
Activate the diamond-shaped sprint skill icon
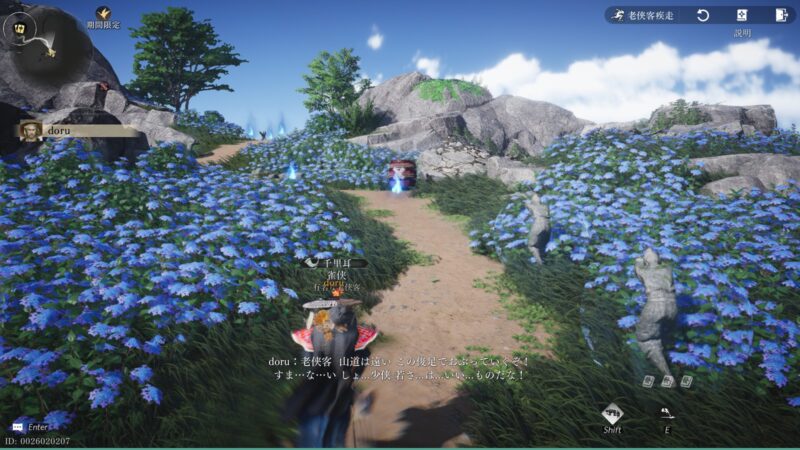(612, 413)
